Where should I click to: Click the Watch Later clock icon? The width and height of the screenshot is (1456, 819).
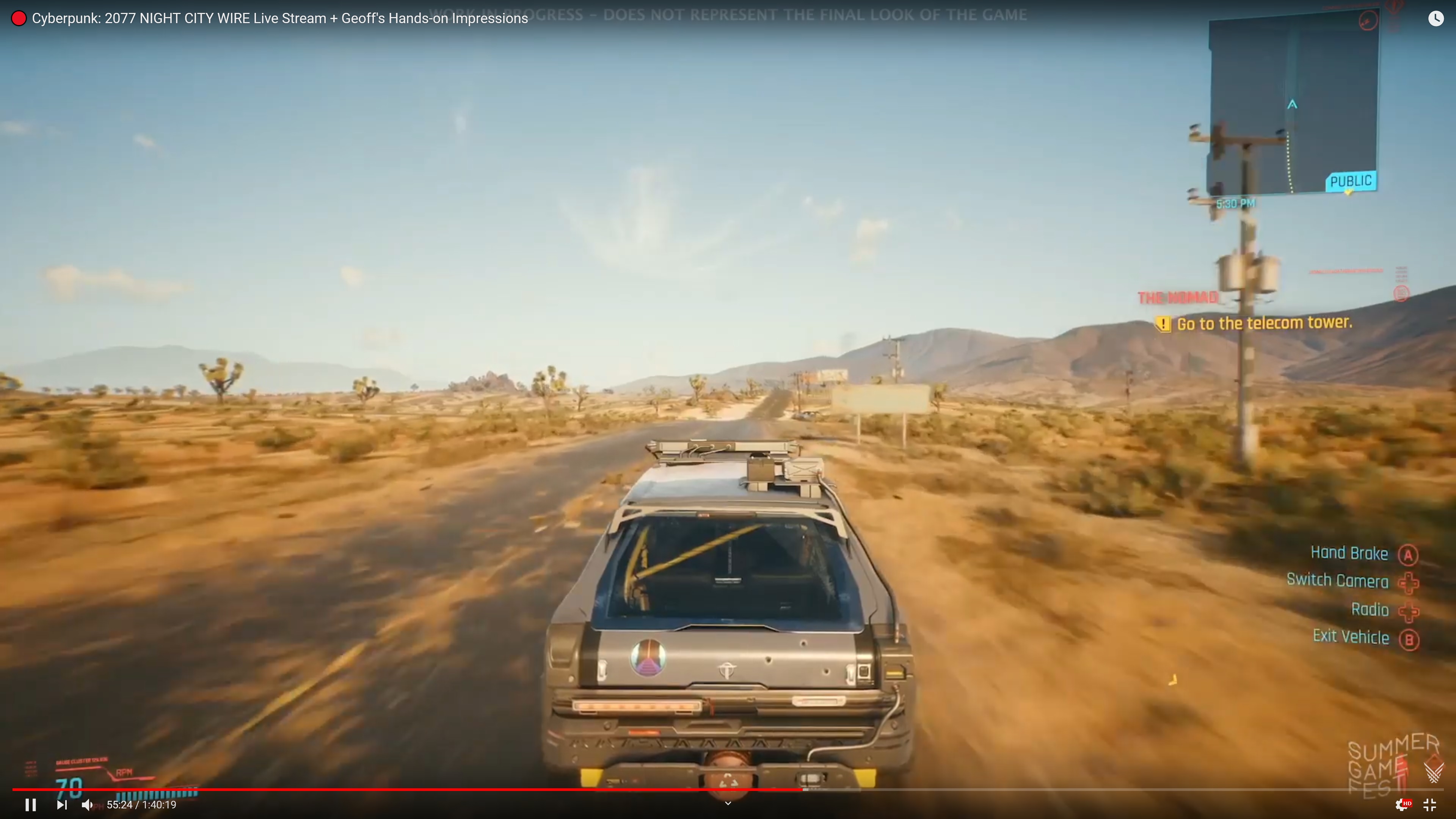tap(1436, 19)
